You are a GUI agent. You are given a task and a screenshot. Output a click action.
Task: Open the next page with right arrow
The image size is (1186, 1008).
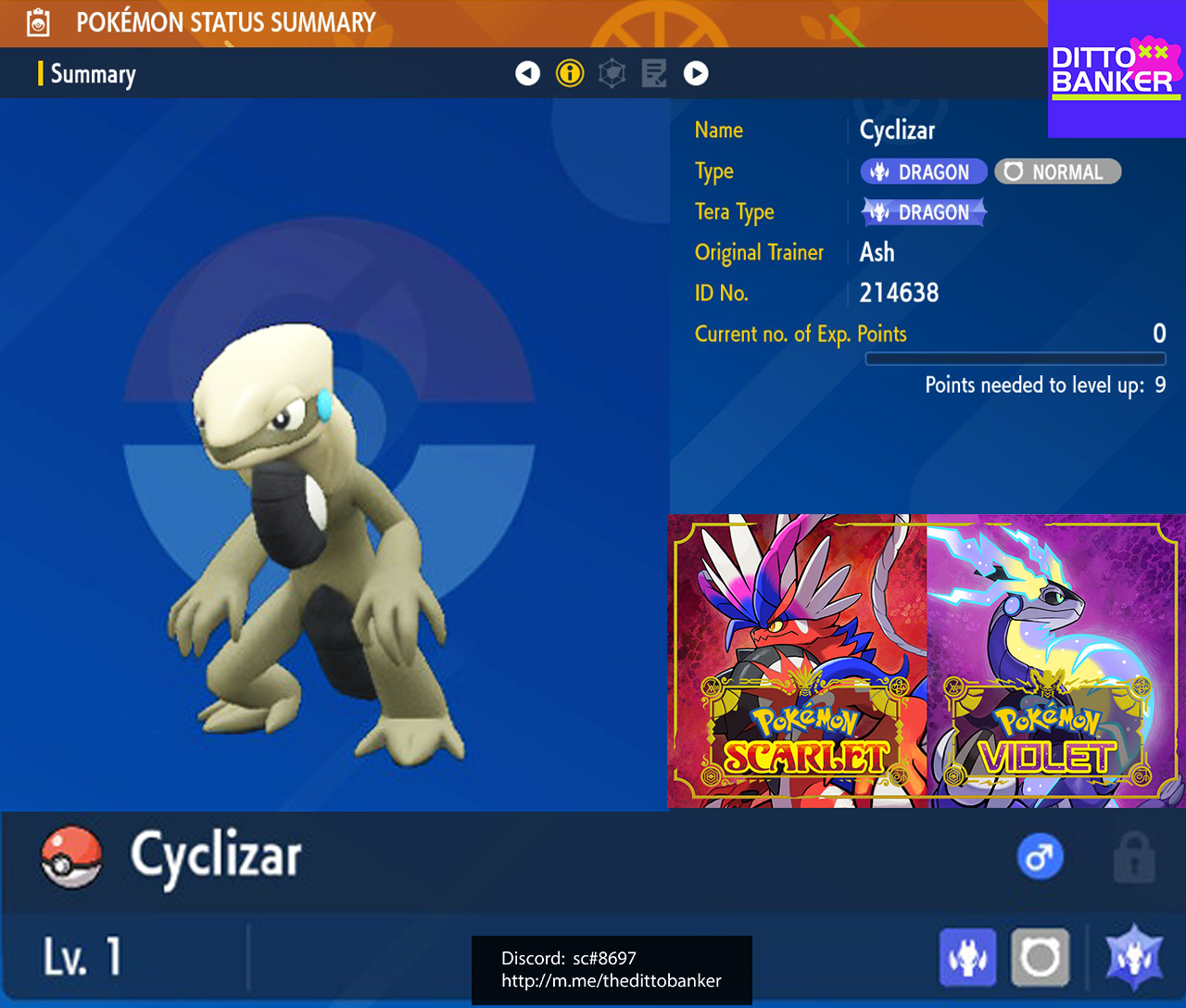(x=695, y=73)
